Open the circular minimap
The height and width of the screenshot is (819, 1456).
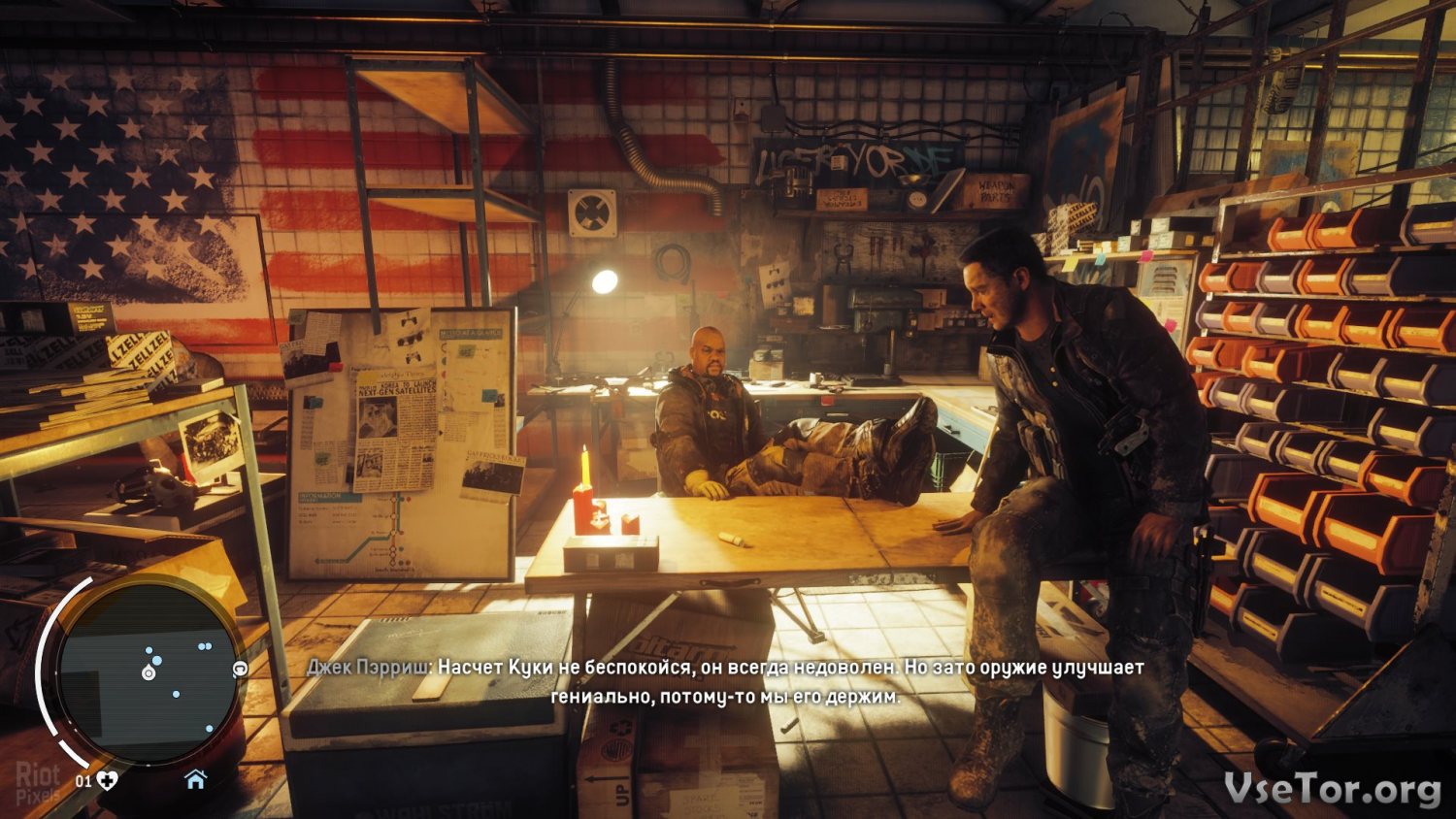(149, 672)
